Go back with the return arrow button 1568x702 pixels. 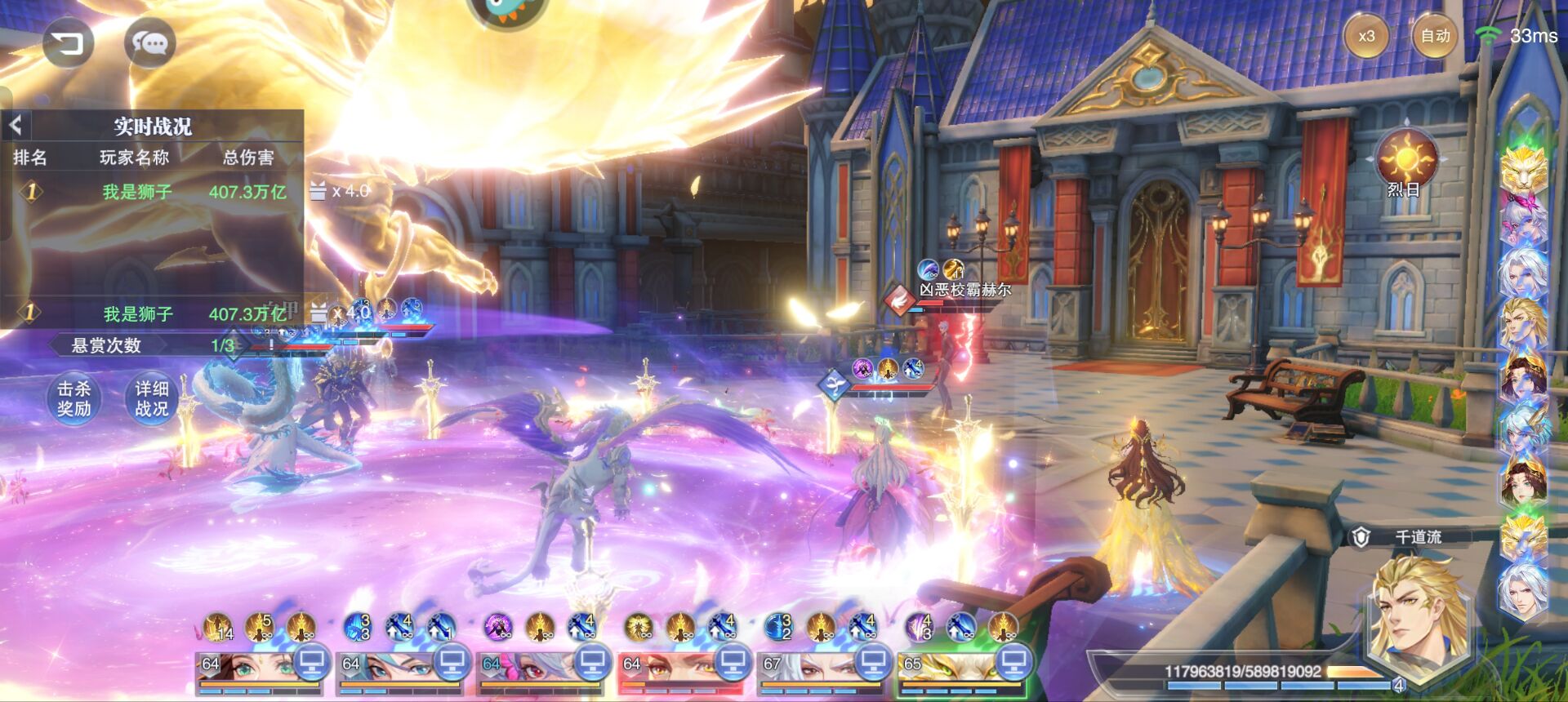pyautogui.click(x=69, y=42)
